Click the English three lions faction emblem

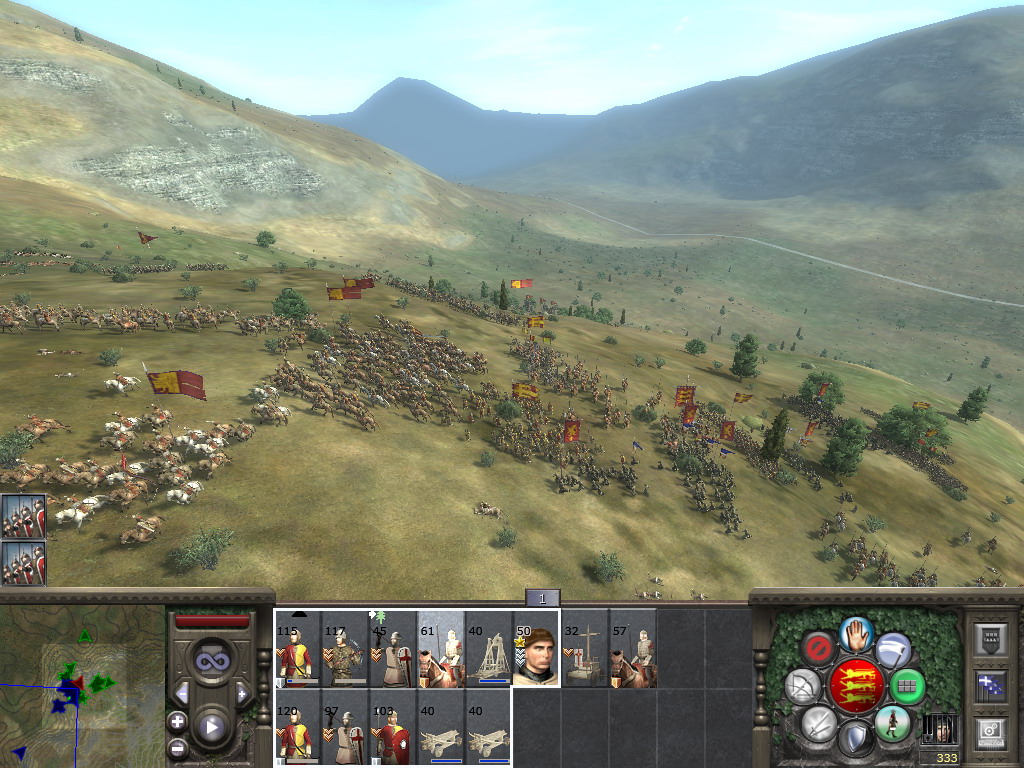[856, 686]
